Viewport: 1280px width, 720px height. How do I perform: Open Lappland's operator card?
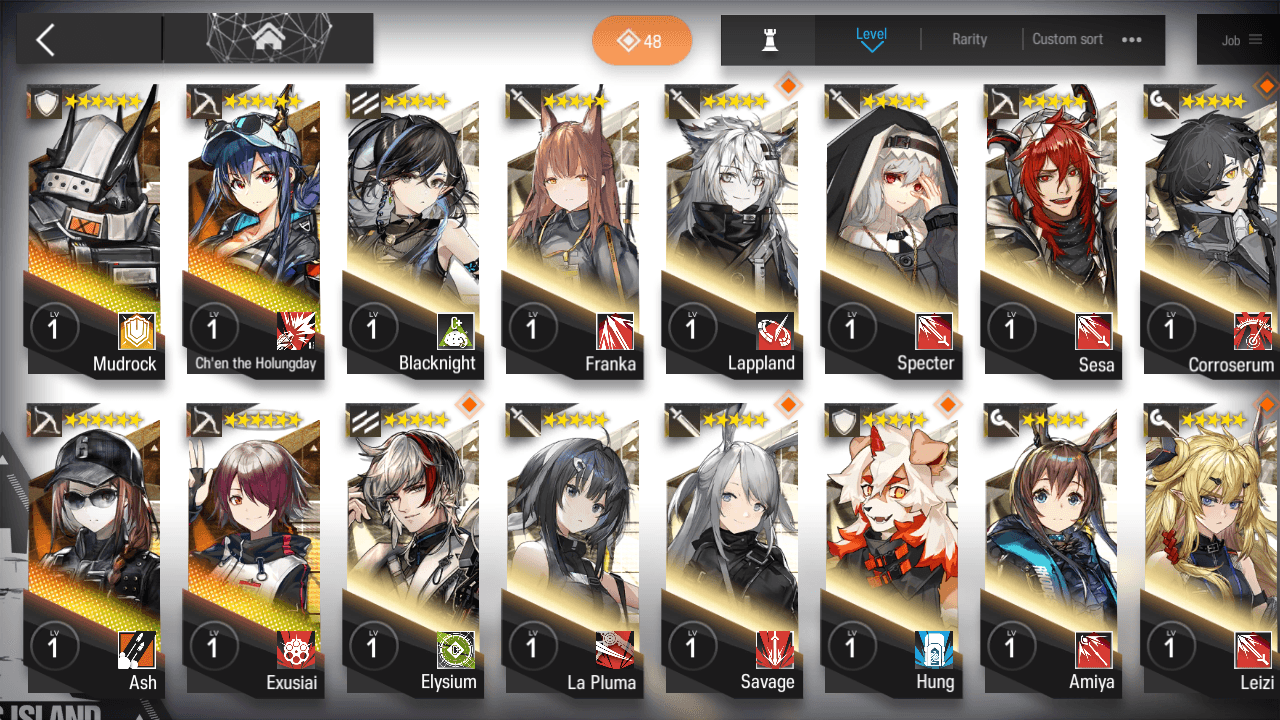coord(731,230)
